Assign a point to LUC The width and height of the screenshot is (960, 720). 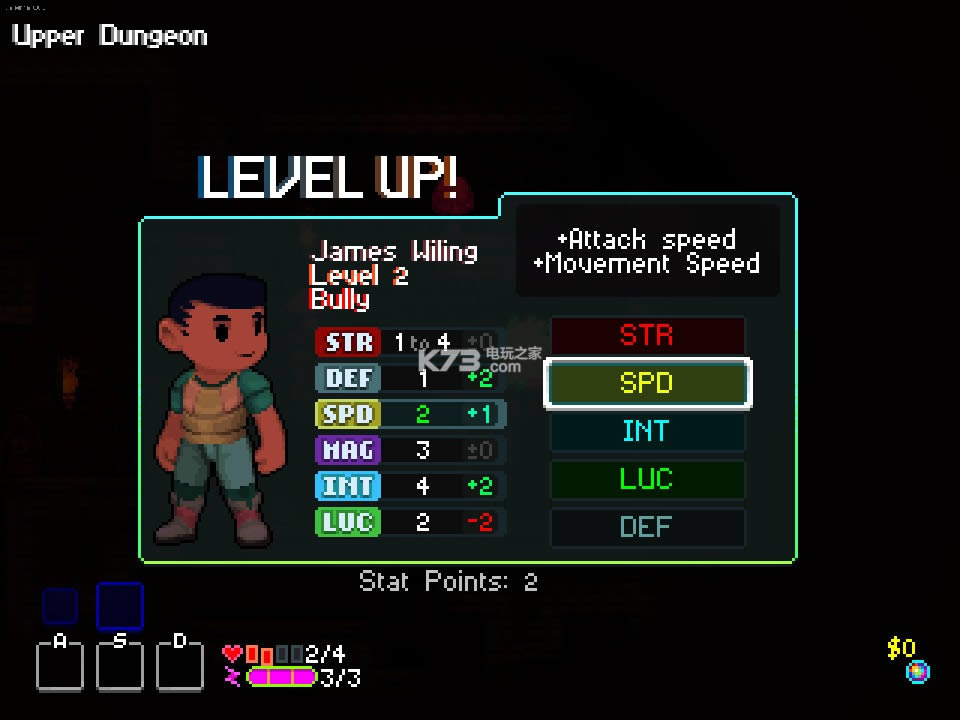647,479
